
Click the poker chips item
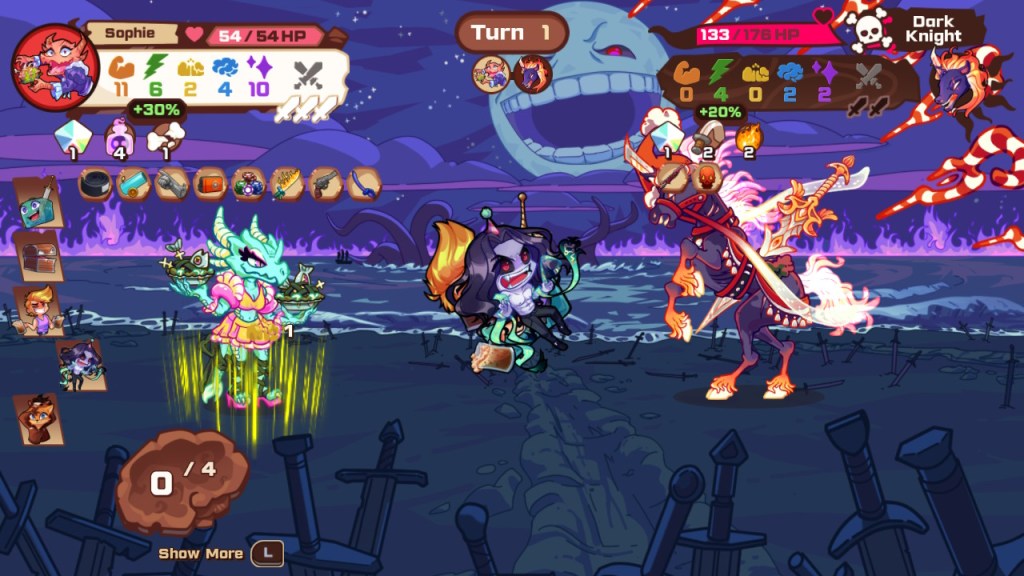[247, 185]
